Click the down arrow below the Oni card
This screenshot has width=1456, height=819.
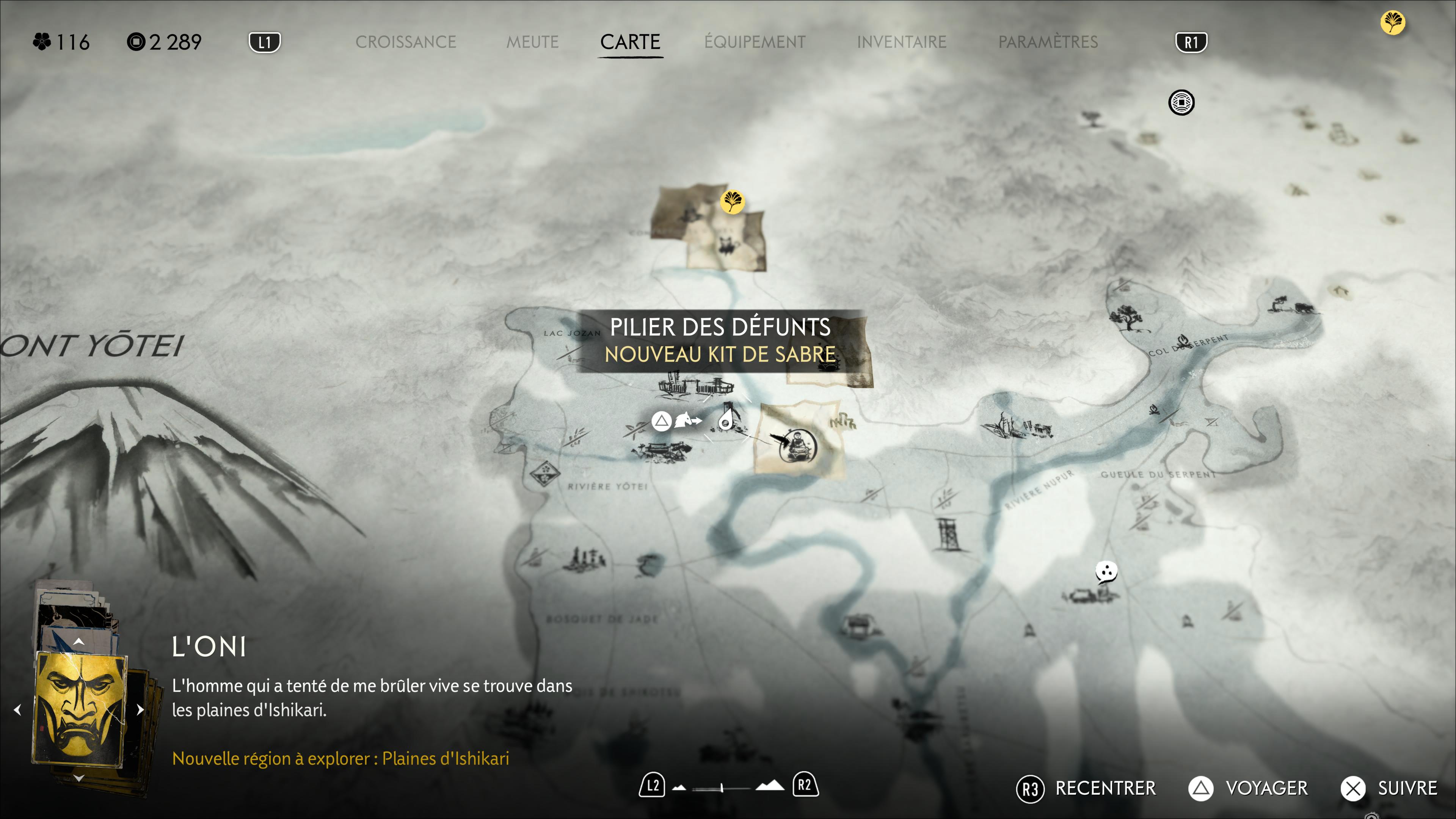79,778
